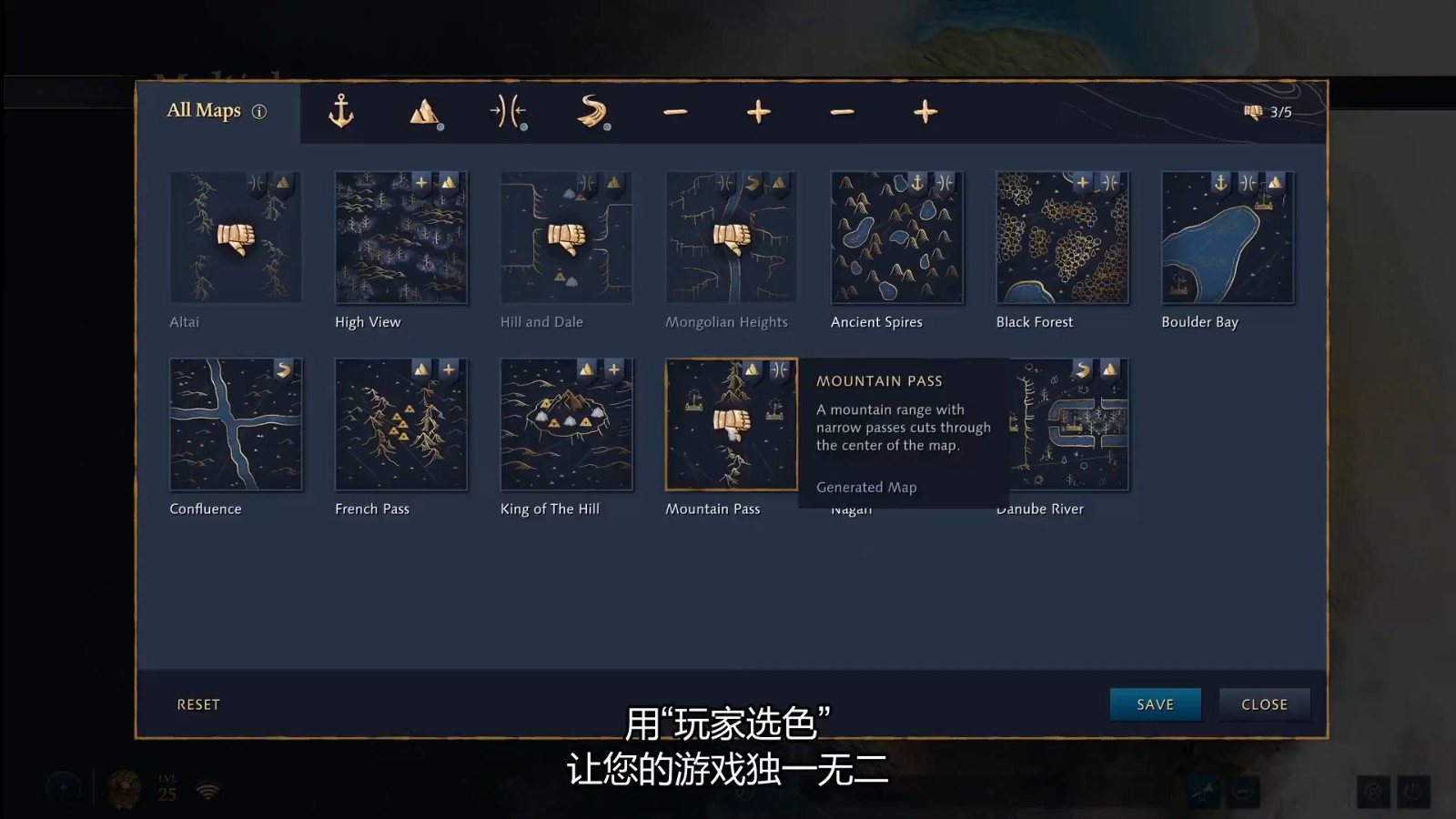Toggle the ban on Mountain Pass map
Screen dimensions: 1456x819
point(731,421)
